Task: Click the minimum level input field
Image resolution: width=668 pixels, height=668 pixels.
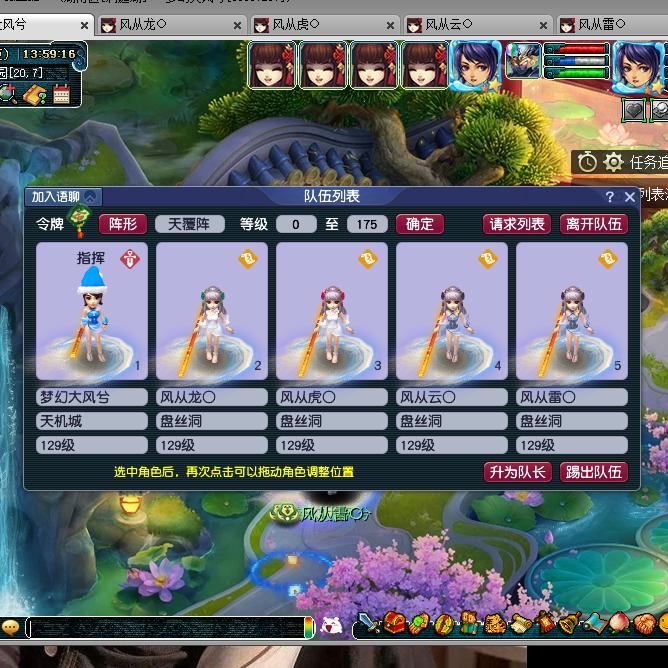Action: [x=296, y=224]
